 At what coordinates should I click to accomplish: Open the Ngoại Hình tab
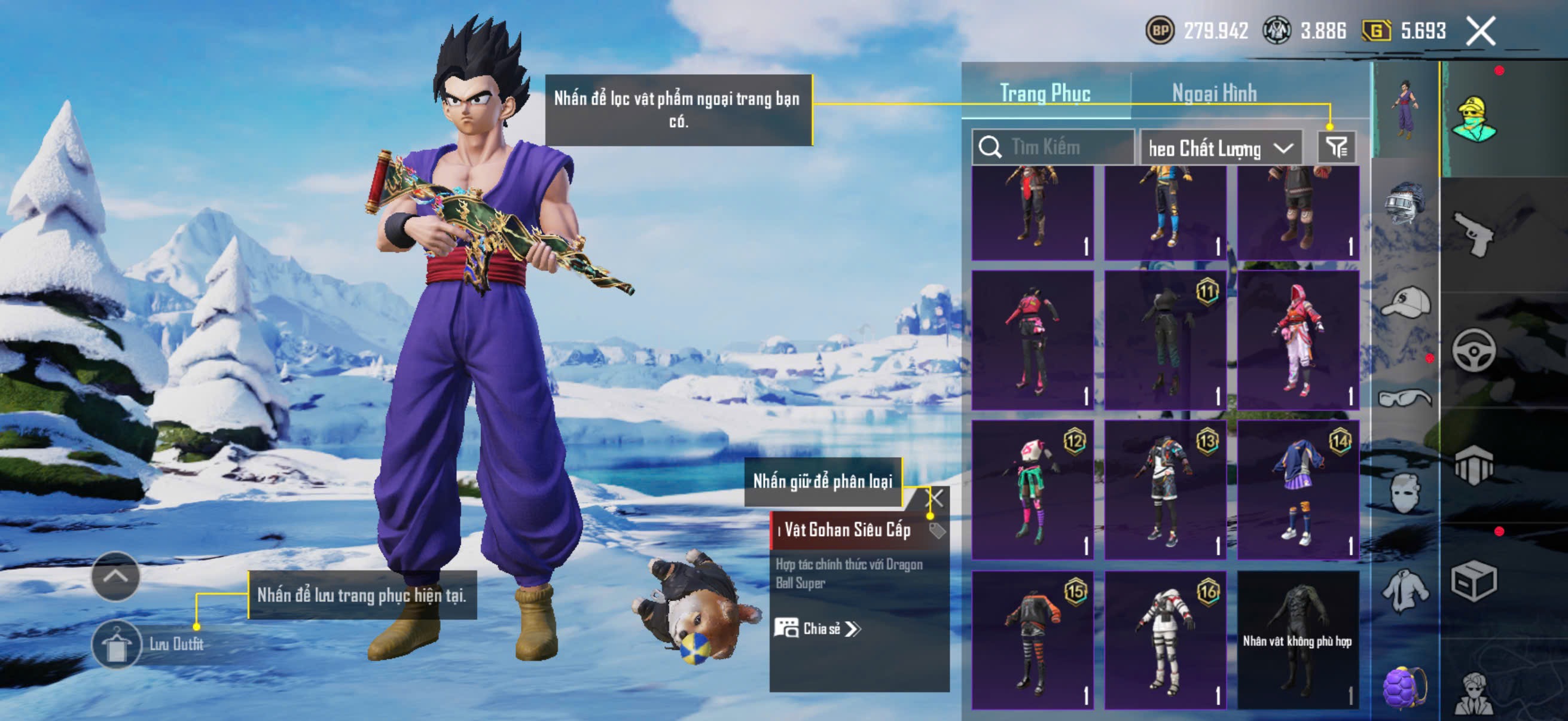[1214, 93]
